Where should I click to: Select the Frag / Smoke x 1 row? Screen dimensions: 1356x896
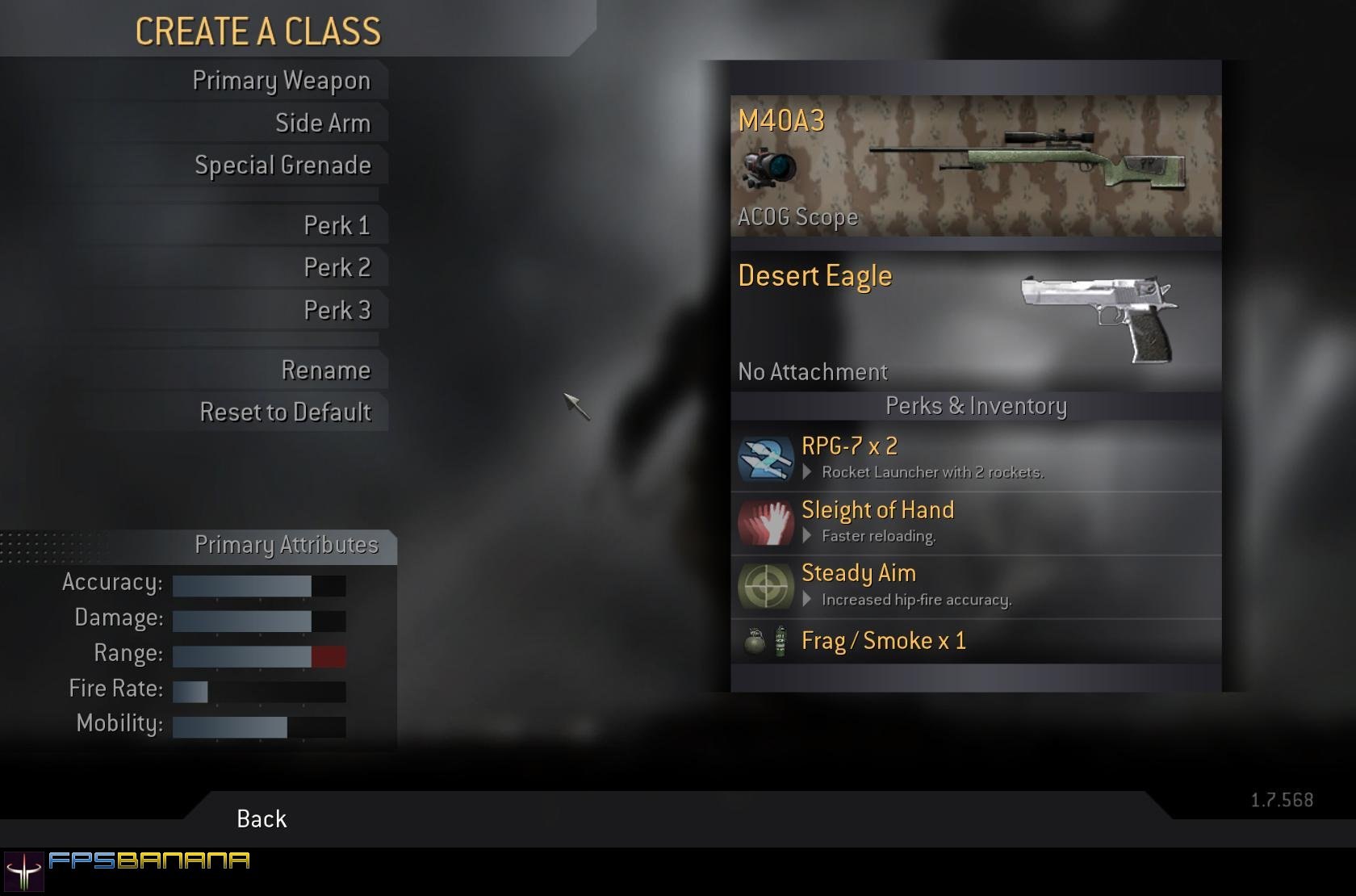[x=975, y=641]
